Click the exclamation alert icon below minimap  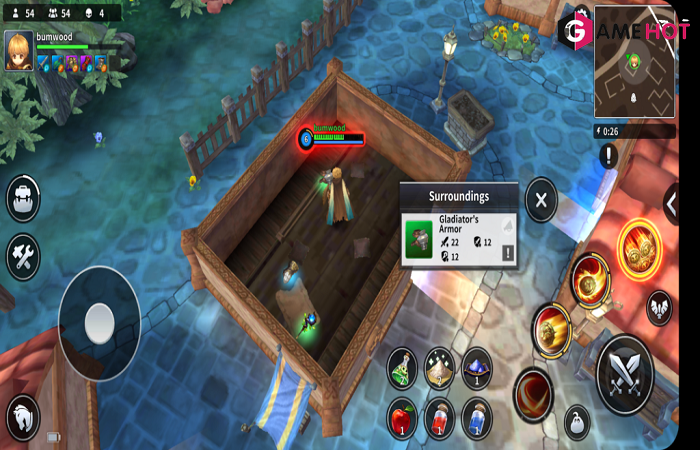point(609,156)
